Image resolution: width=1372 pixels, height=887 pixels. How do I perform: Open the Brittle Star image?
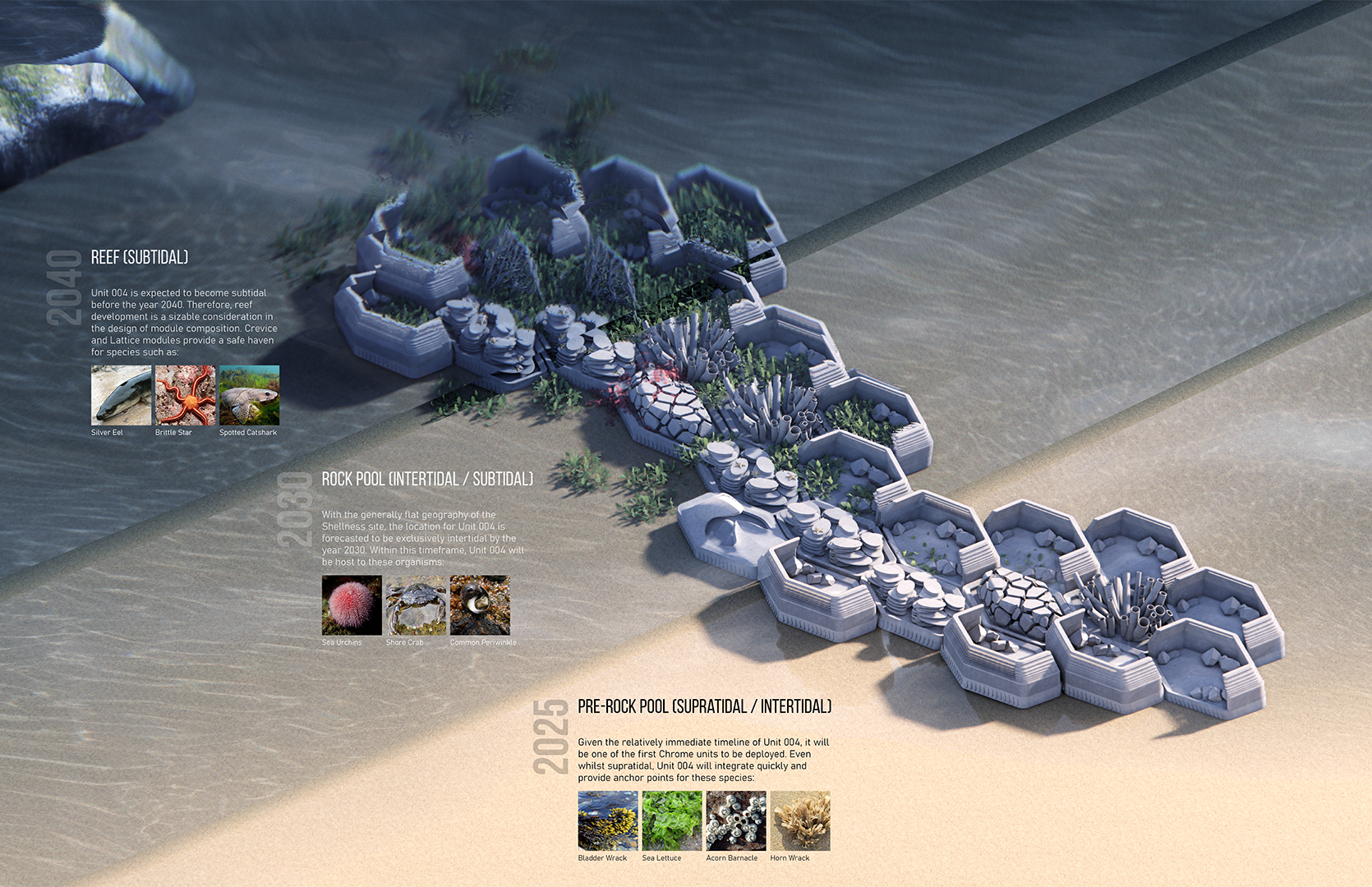[x=185, y=395]
